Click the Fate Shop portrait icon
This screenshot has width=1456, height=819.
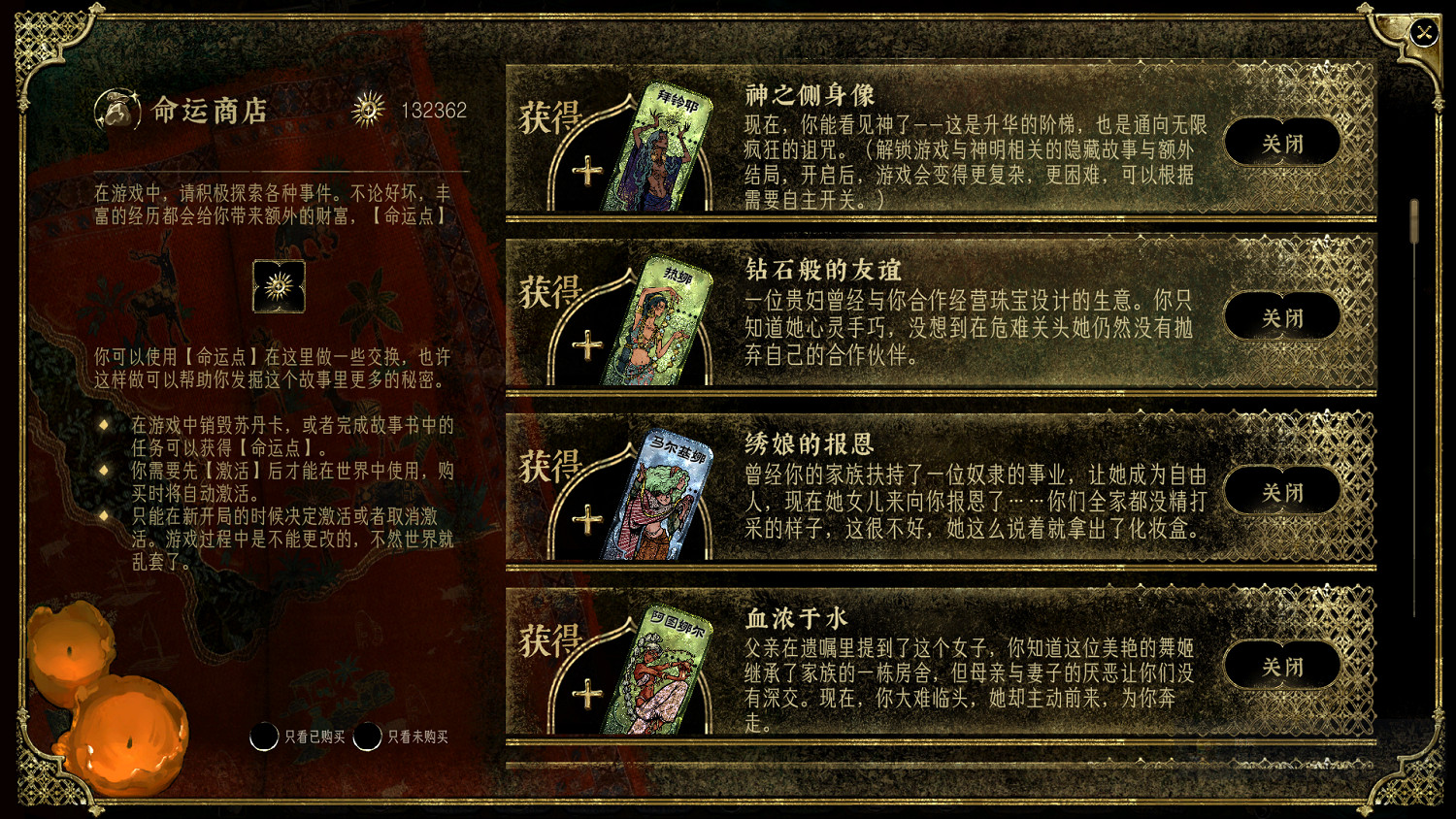116,110
